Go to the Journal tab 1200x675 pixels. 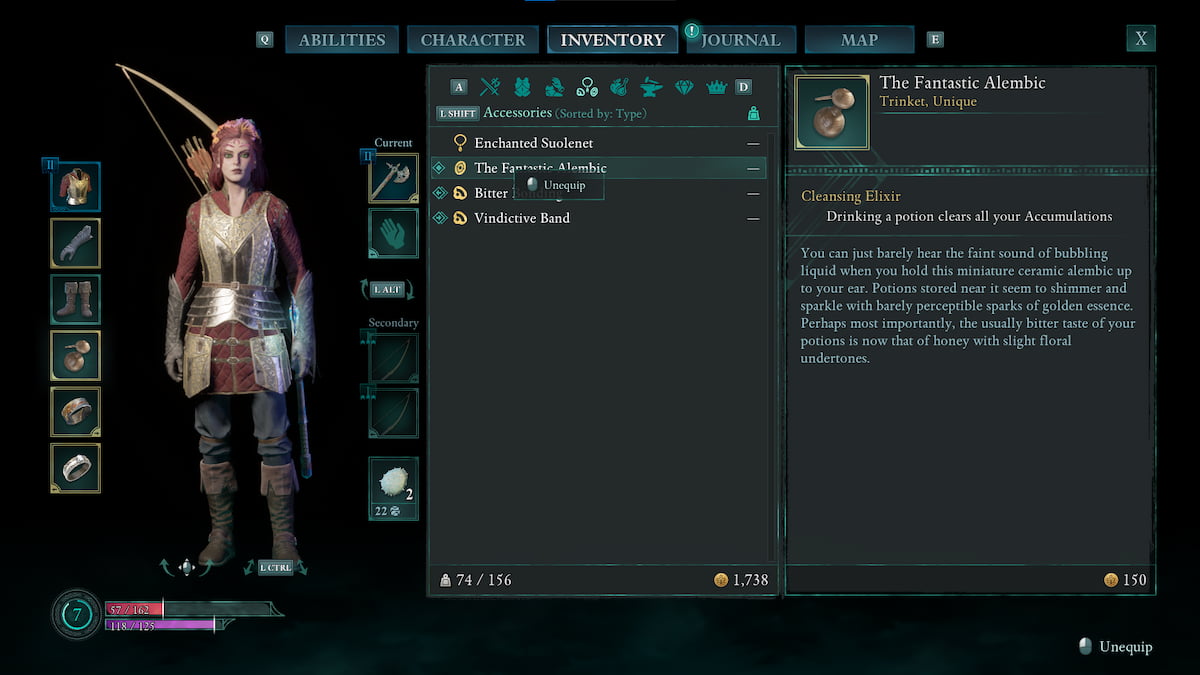tap(740, 40)
